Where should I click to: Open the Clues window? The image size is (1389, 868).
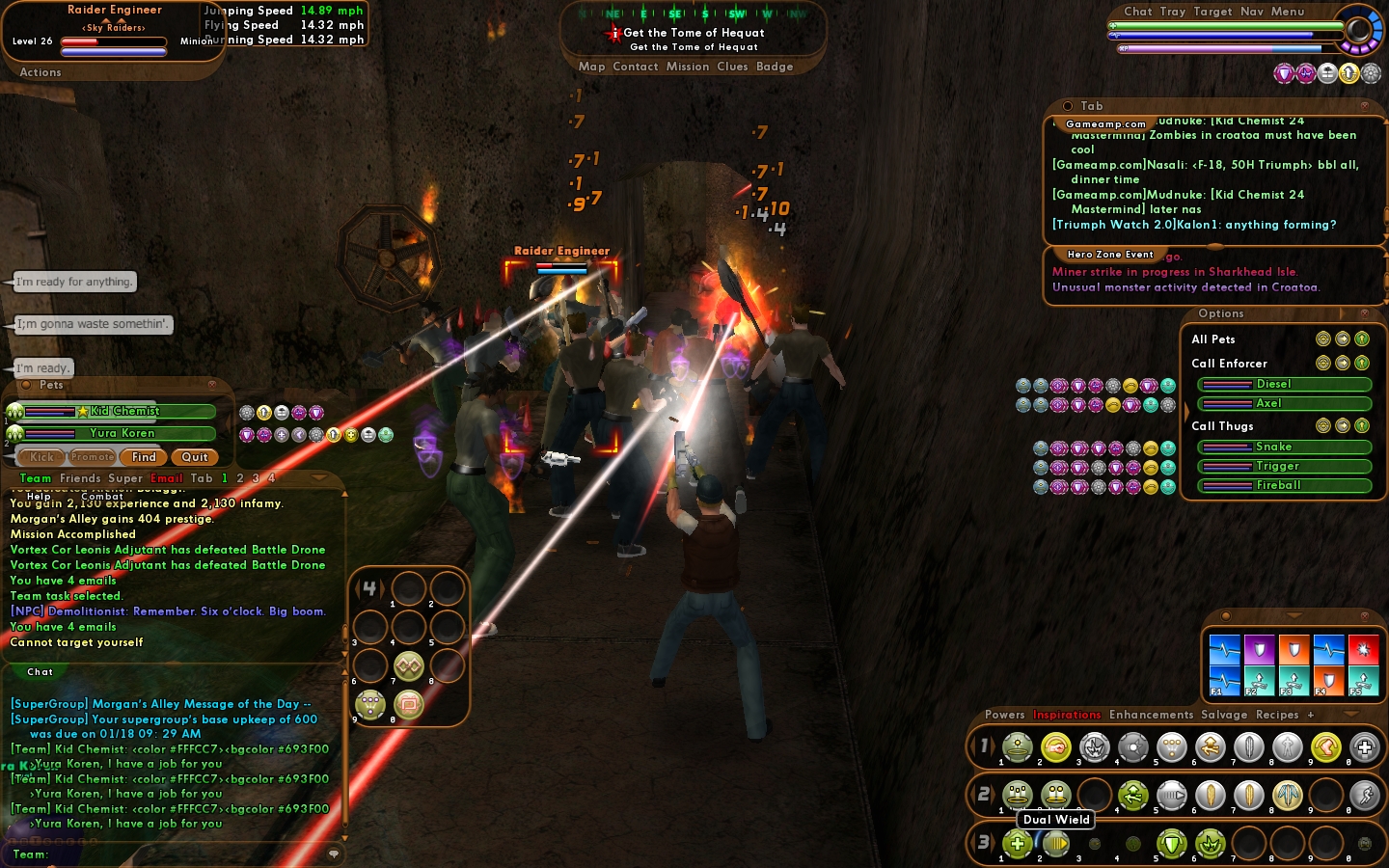click(732, 67)
